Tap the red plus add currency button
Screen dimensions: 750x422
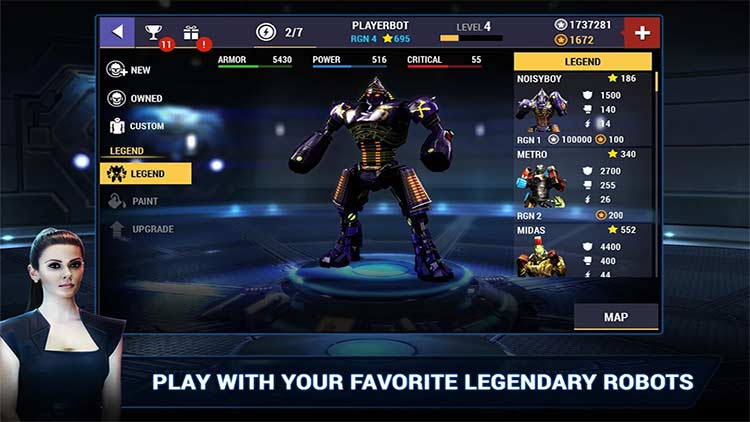[642, 32]
